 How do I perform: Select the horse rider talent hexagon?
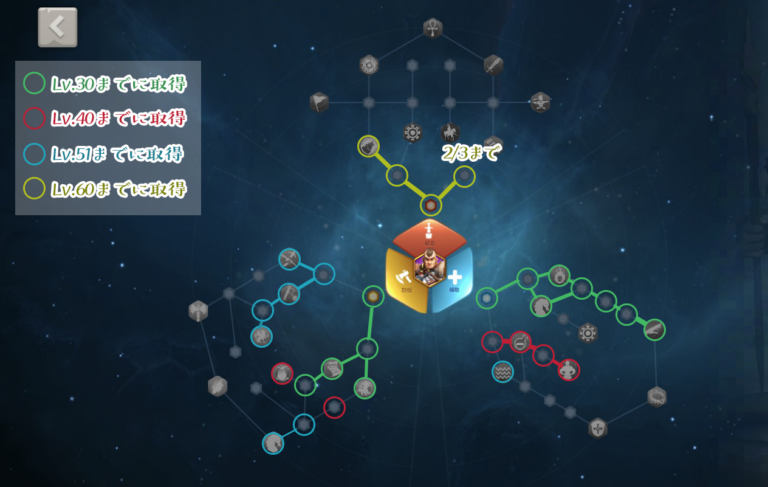tap(449, 132)
